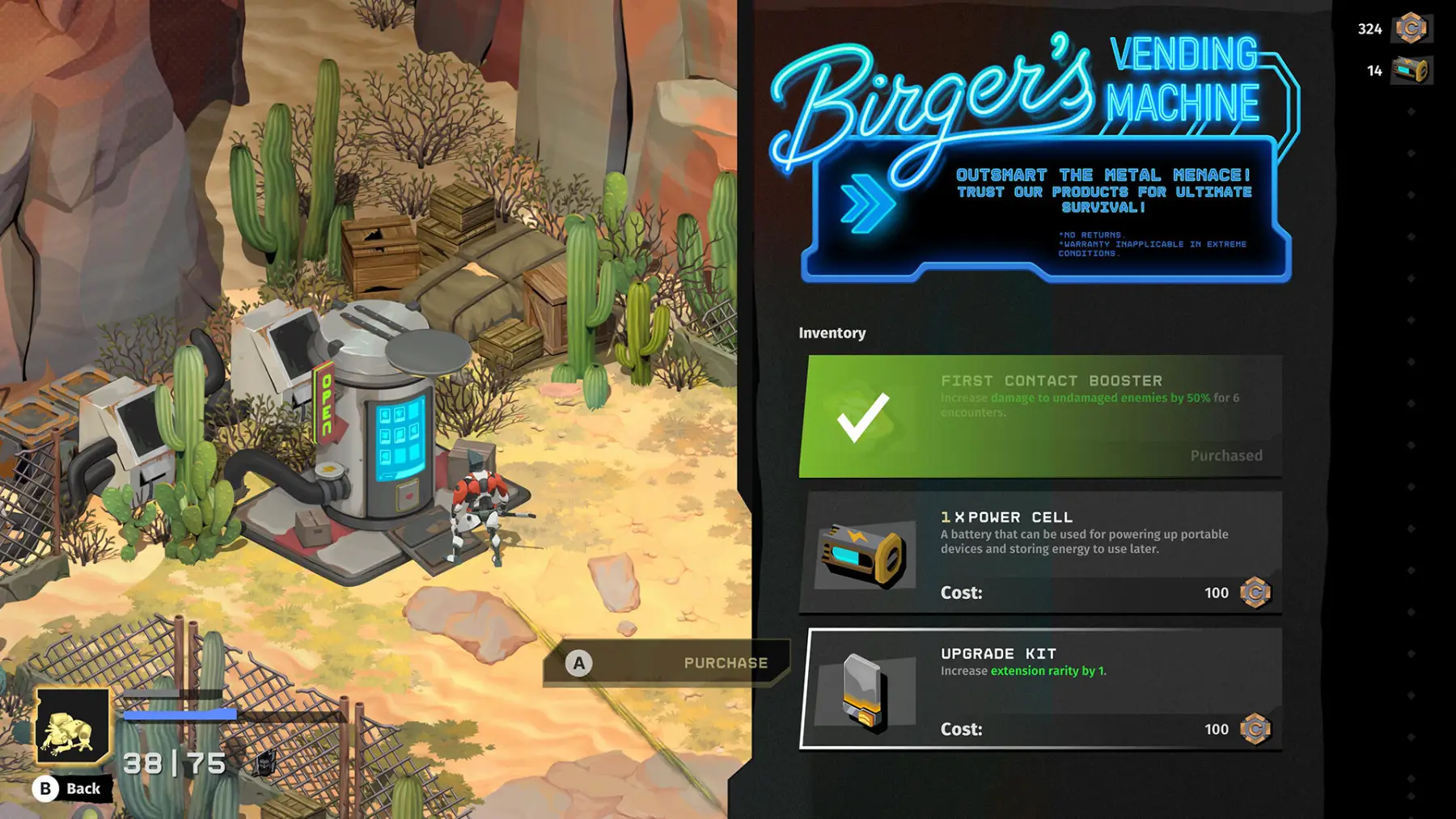Purchase the highlighted vending machine item

coord(666,663)
